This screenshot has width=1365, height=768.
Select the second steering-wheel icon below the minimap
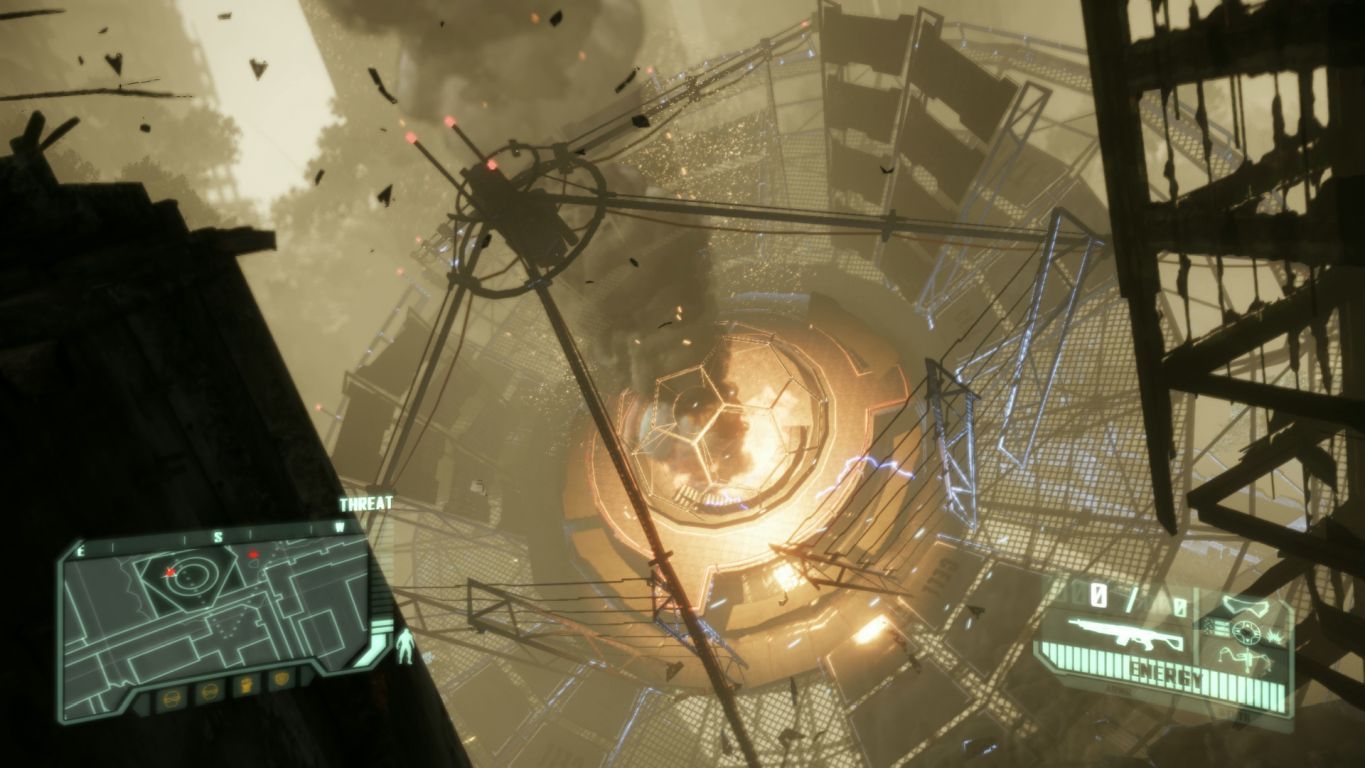click(x=209, y=691)
